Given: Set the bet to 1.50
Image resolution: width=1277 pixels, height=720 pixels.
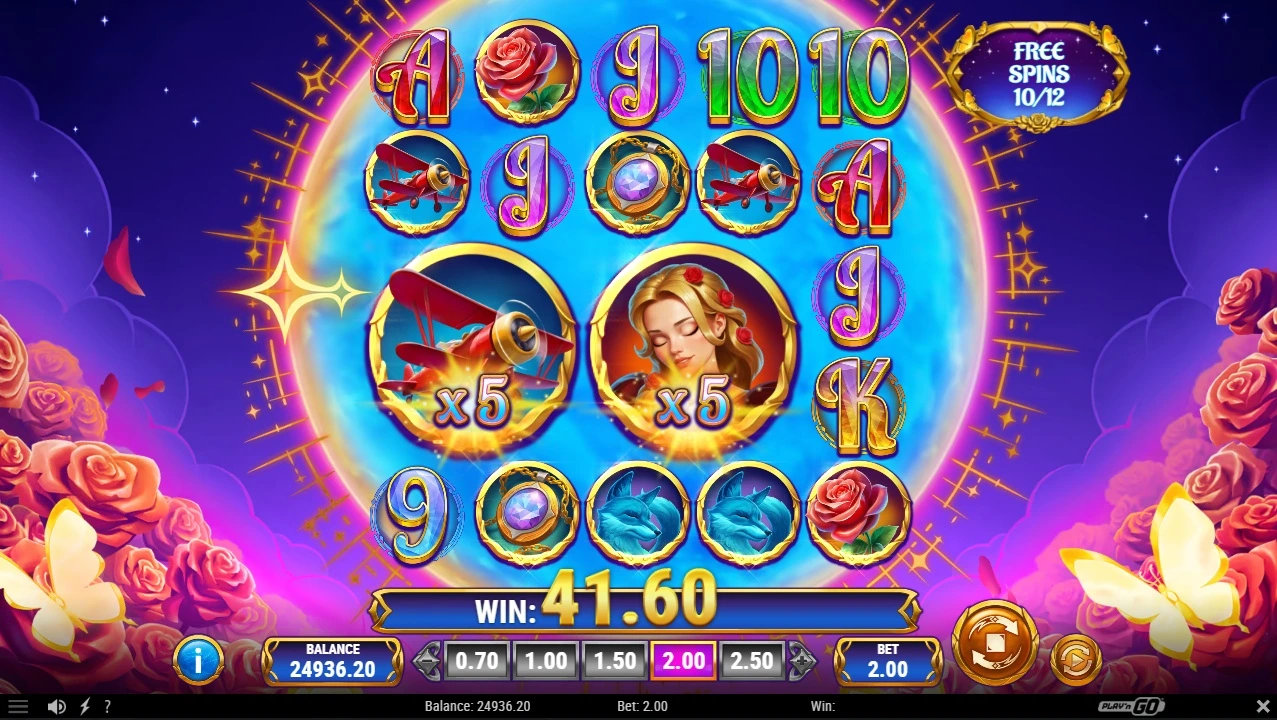Looking at the screenshot, I should [615, 661].
